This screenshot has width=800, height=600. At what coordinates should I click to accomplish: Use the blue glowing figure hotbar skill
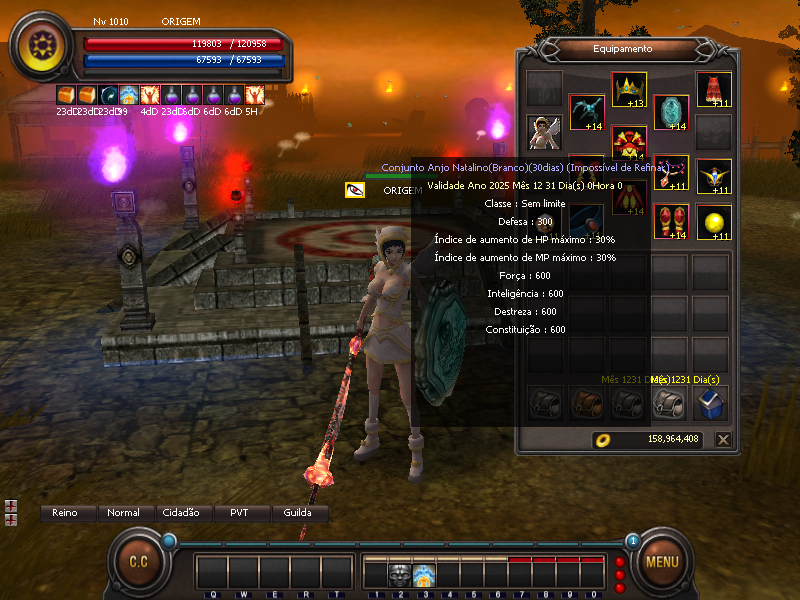pyautogui.click(x=424, y=575)
